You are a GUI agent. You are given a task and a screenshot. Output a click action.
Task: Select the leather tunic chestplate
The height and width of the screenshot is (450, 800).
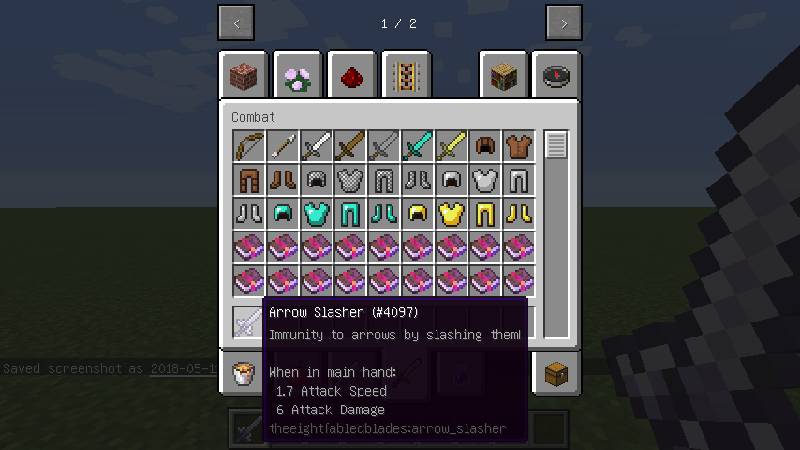519,146
